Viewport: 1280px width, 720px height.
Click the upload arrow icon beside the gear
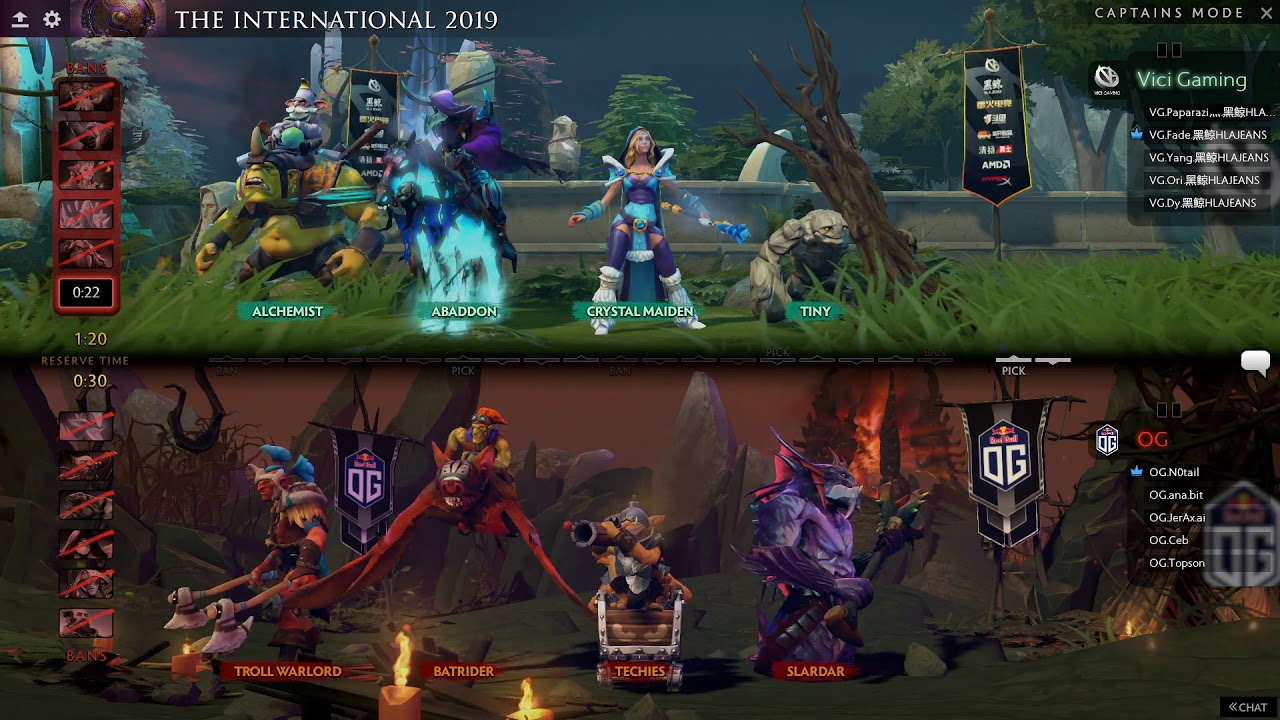[x=20, y=19]
